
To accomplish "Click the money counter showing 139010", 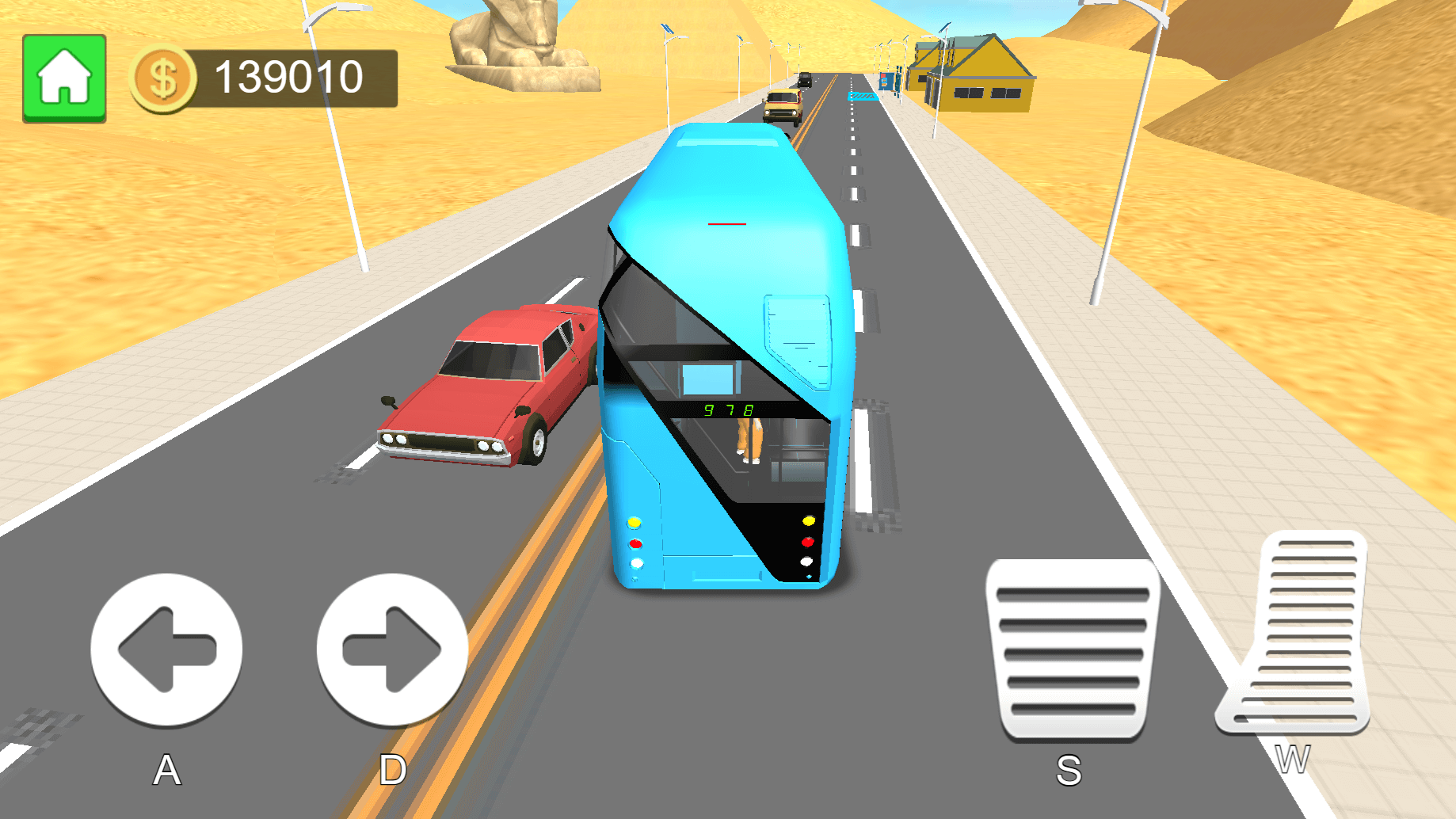I will (x=289, y=77).
